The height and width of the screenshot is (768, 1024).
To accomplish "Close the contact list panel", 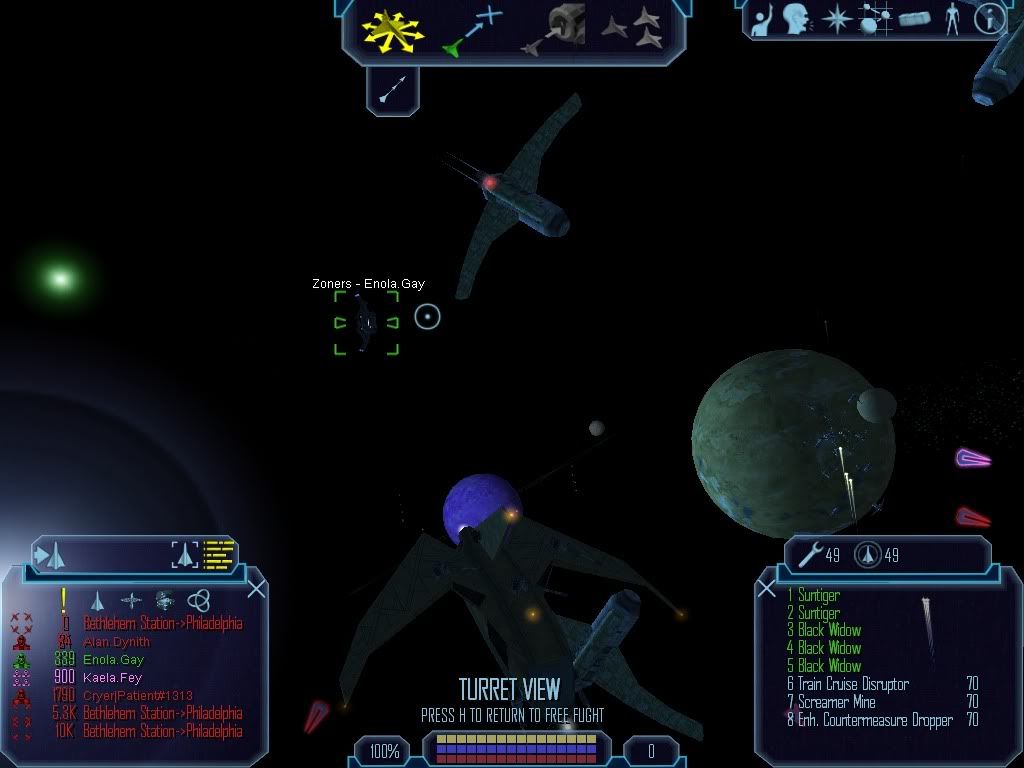I will pos(256,589).
